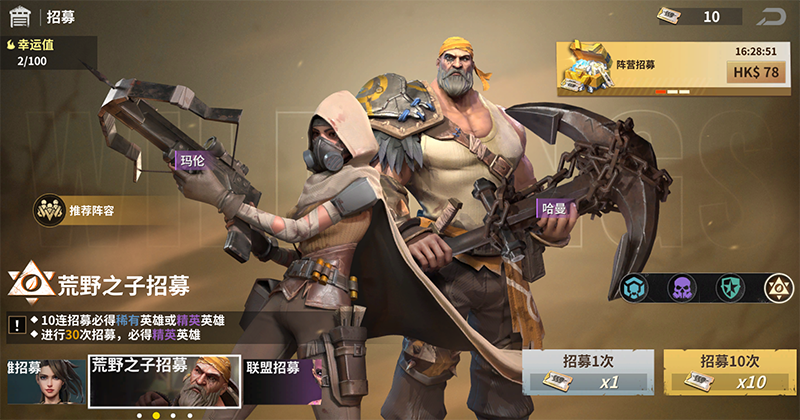Open the 推荐阵容 recommended lineup
Image resolution: width=800 pixels, height=420 pixels.
click(x=80, y=210)
